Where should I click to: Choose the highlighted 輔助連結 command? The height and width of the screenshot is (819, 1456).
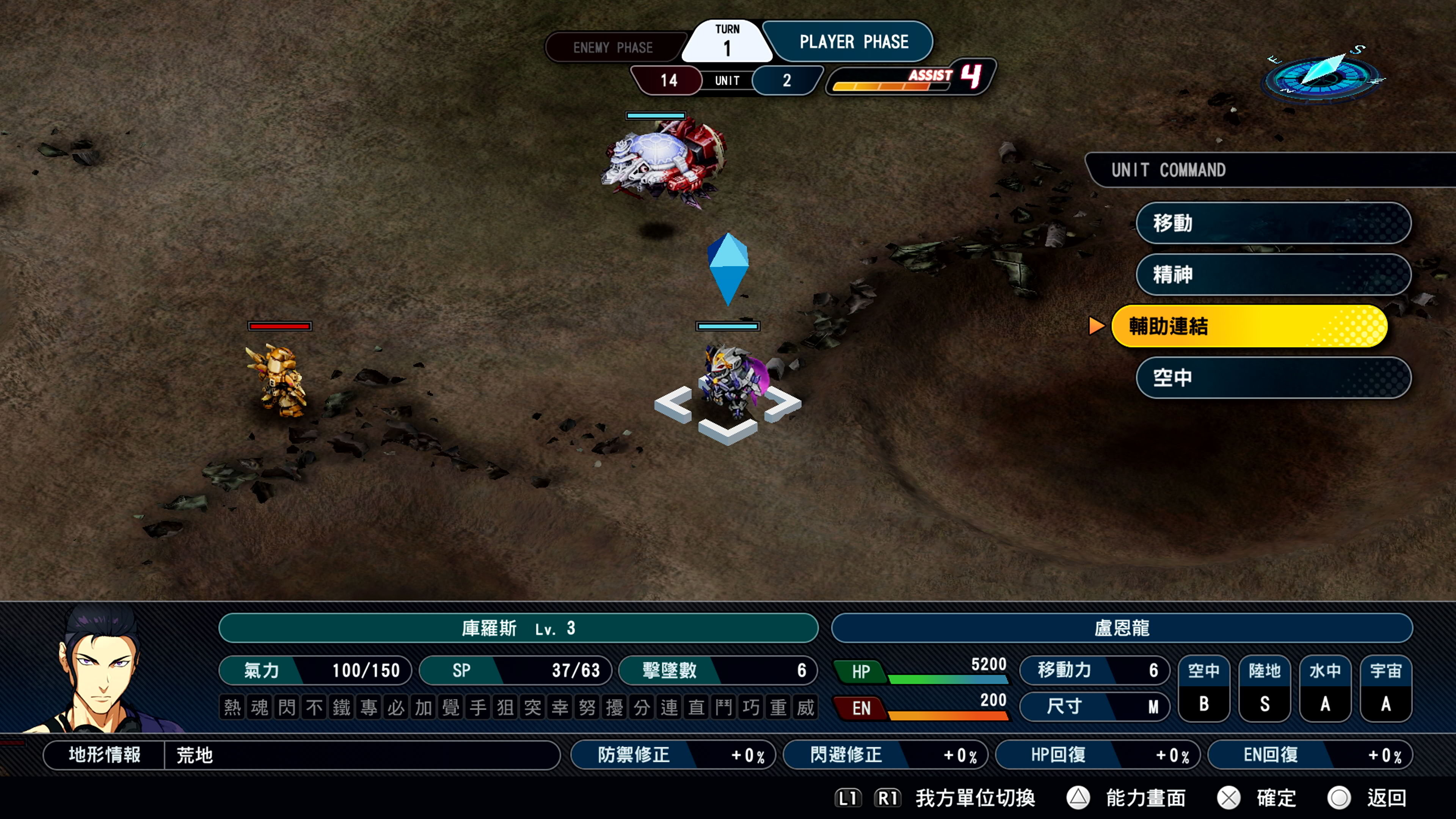click(1249, 326)
